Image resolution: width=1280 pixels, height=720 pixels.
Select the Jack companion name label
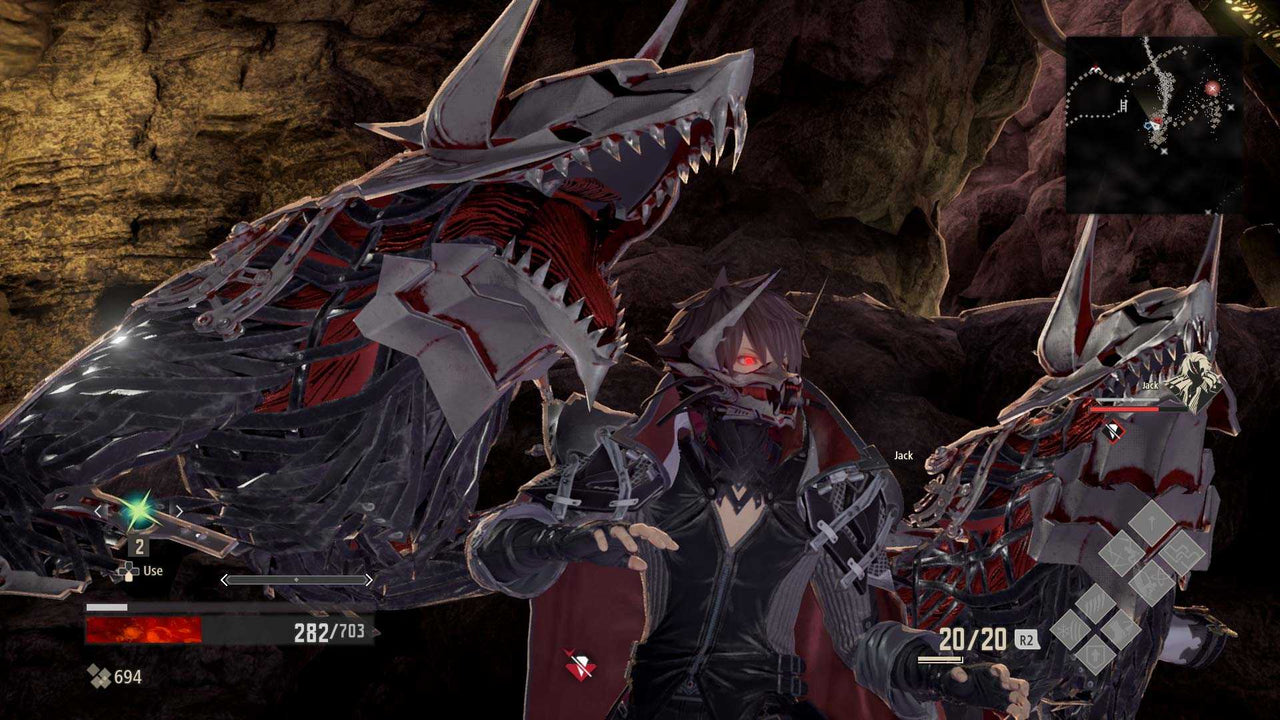pos(903,455)
